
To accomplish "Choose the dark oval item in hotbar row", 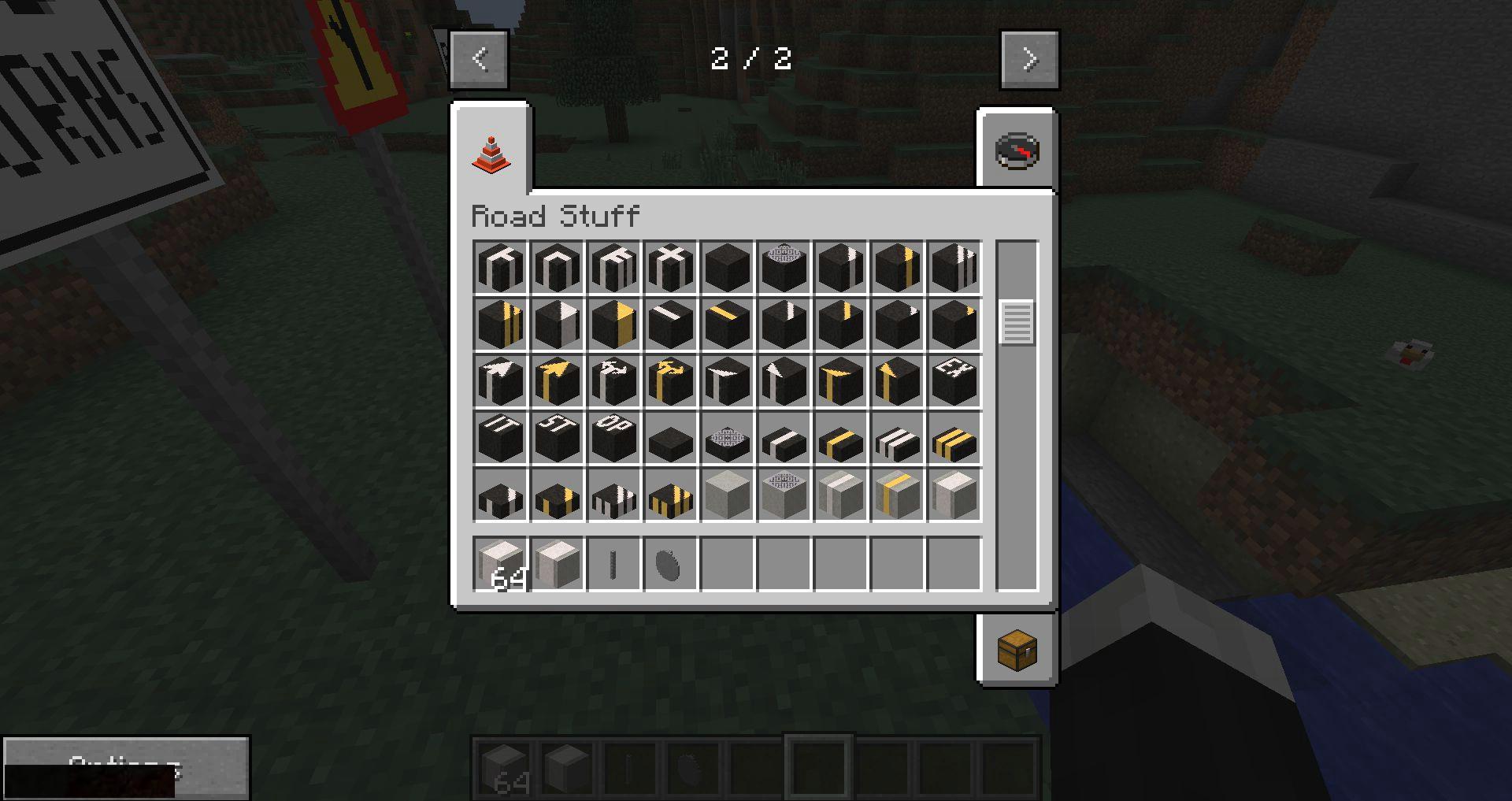I will pyautogui.click(x=670, y=564).
